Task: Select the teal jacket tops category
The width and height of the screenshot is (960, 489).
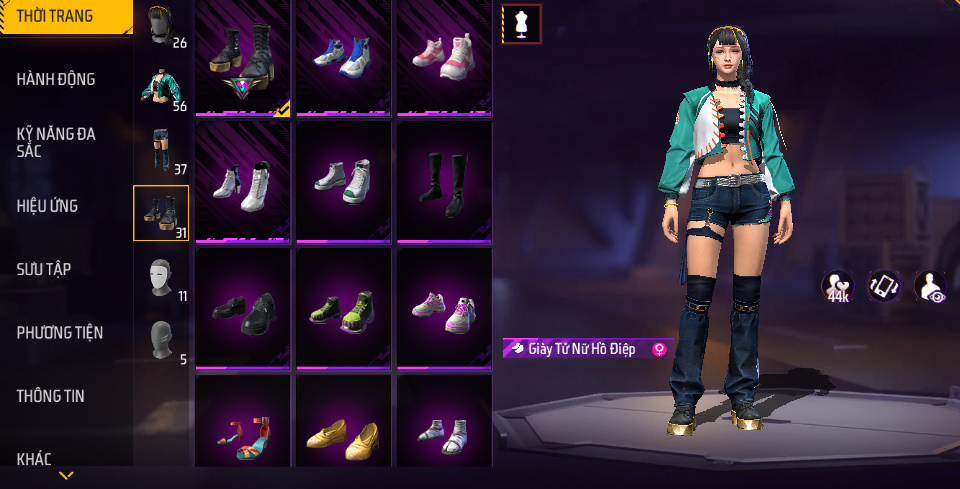Action: pyautogui.click(x=161, y=88)
